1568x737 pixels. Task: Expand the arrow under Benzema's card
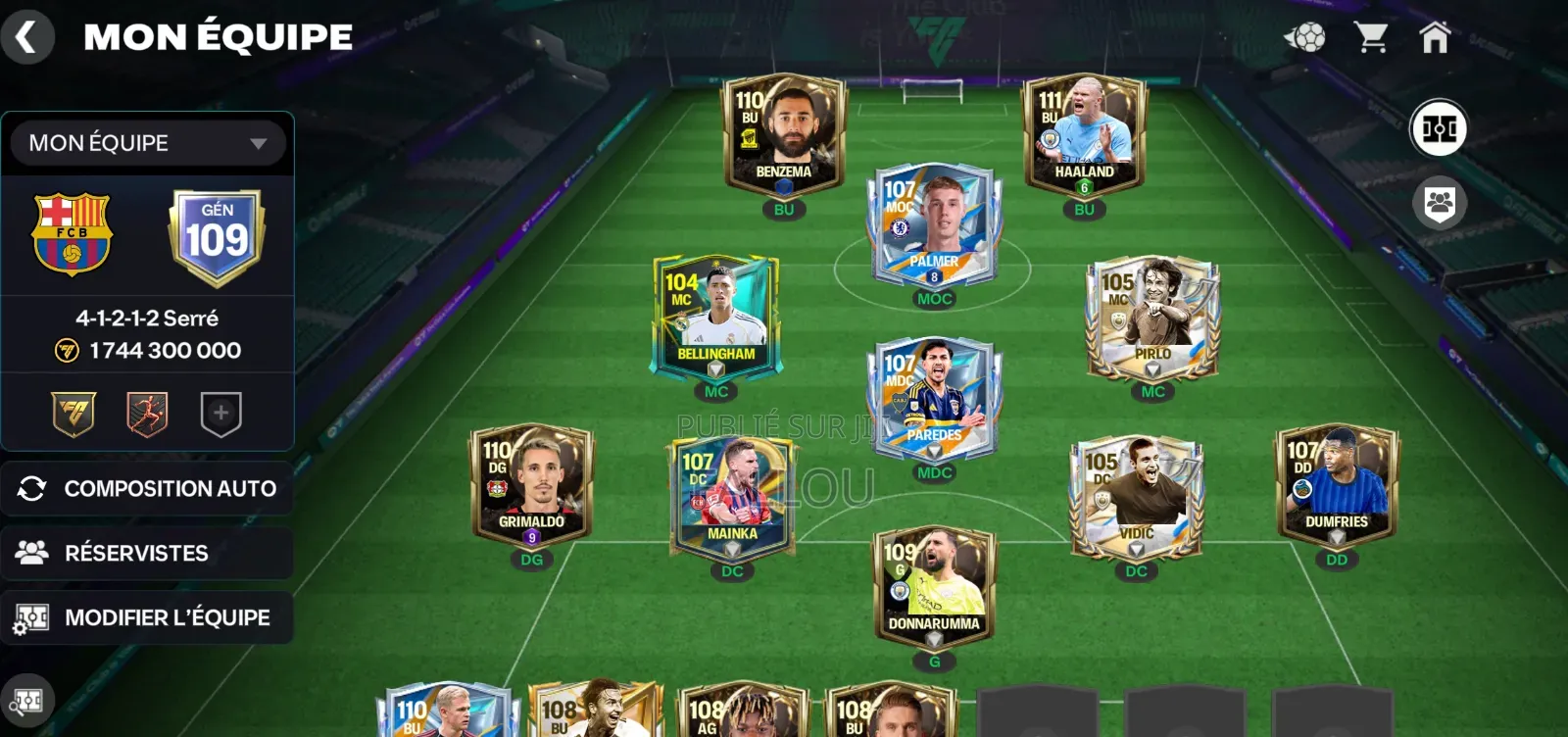click(x=783, y=189)
